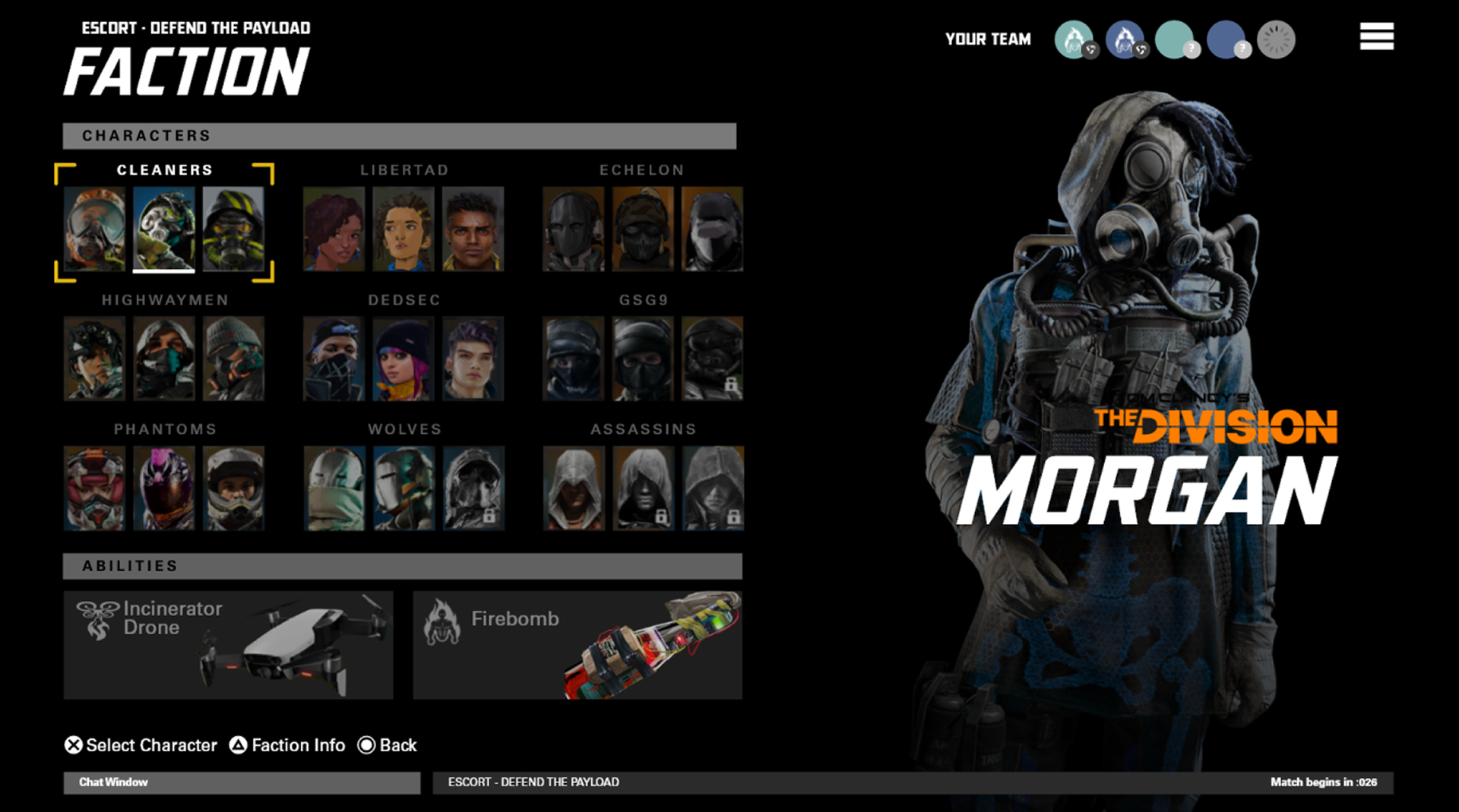Select the Firebomb ability

coord(576,644)
